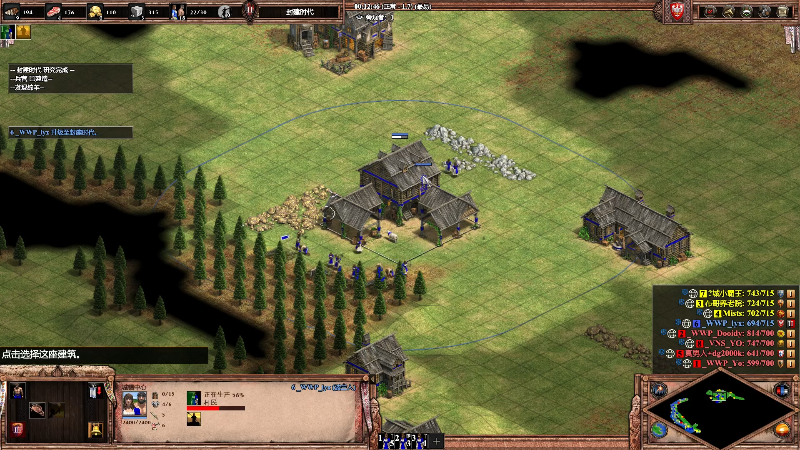Open the diamond minimap in the corner

click(x=719, y=412)
